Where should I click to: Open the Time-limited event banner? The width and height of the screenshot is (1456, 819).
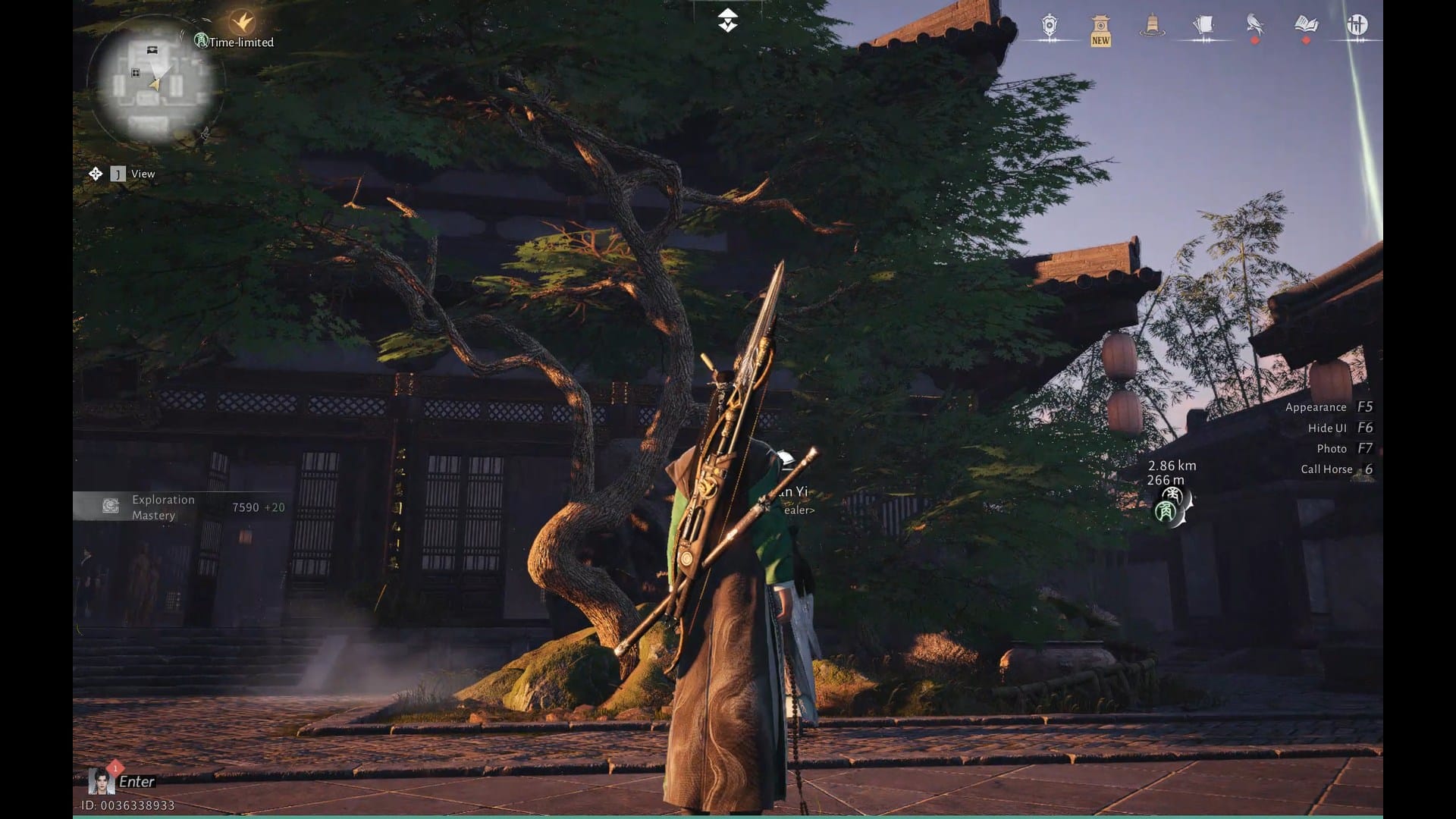235,42
